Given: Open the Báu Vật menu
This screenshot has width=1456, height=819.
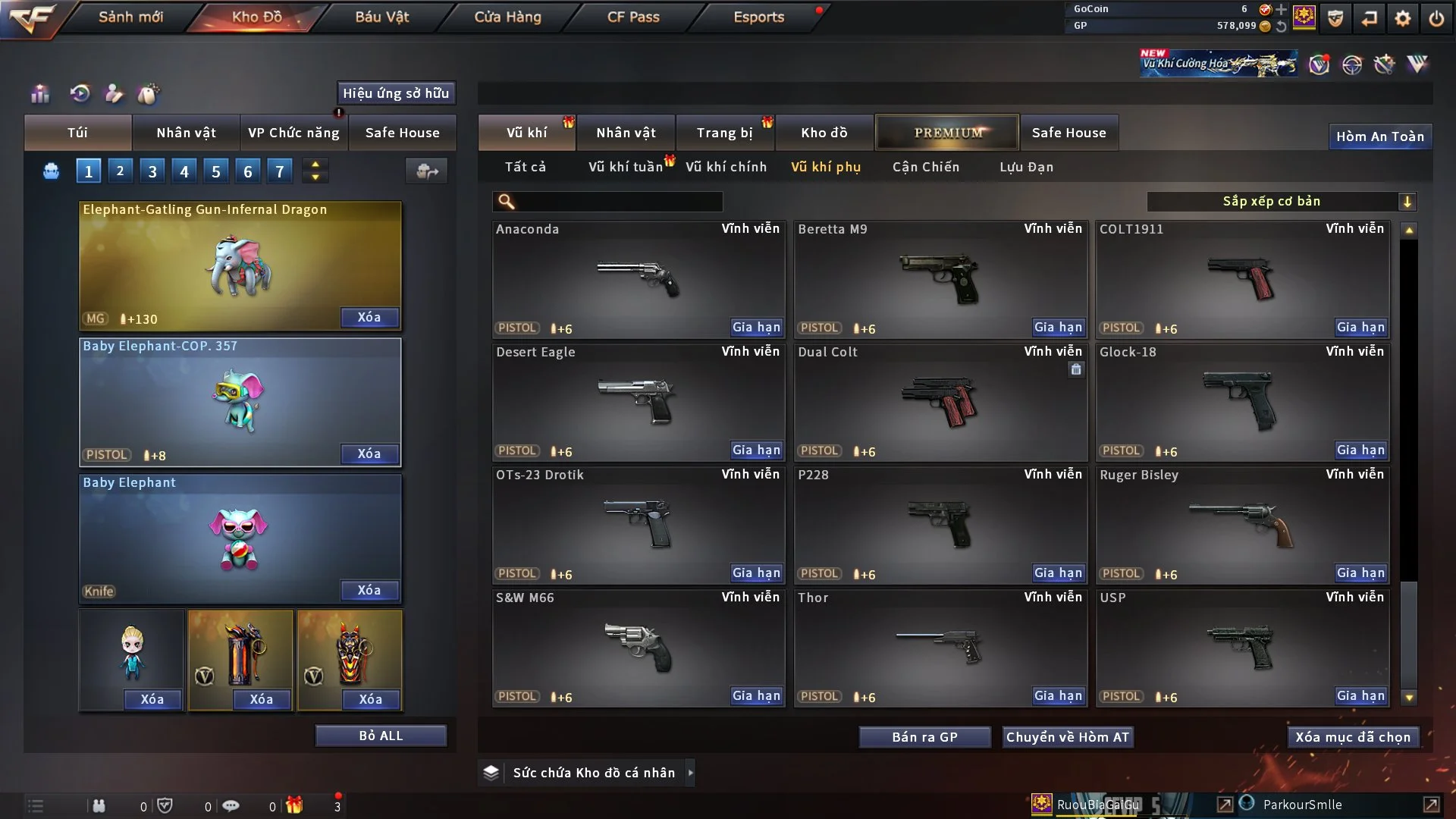Looking at the screenshot, I should tap(381, 17).
